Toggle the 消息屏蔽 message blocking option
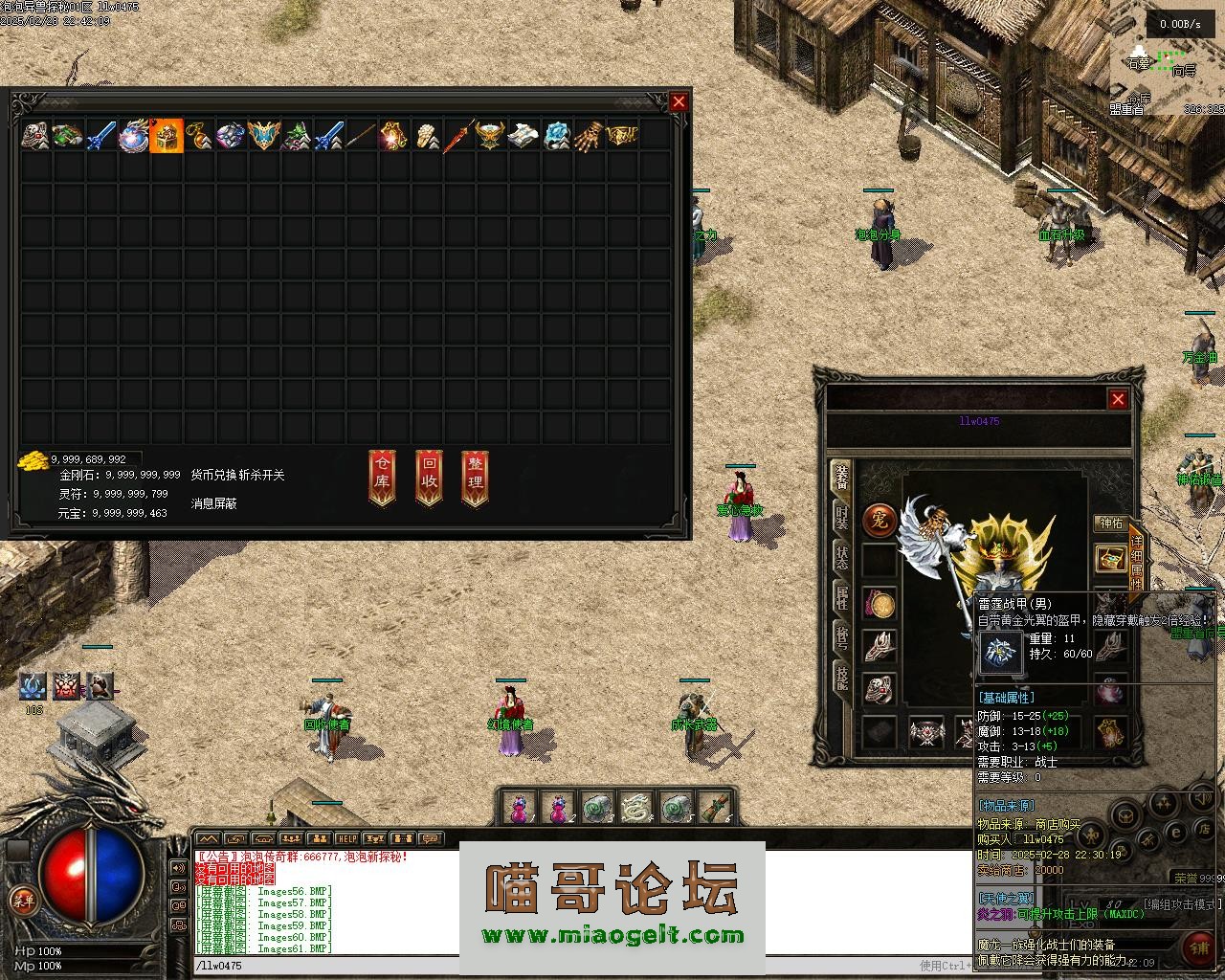 click(x=213, y=502)
